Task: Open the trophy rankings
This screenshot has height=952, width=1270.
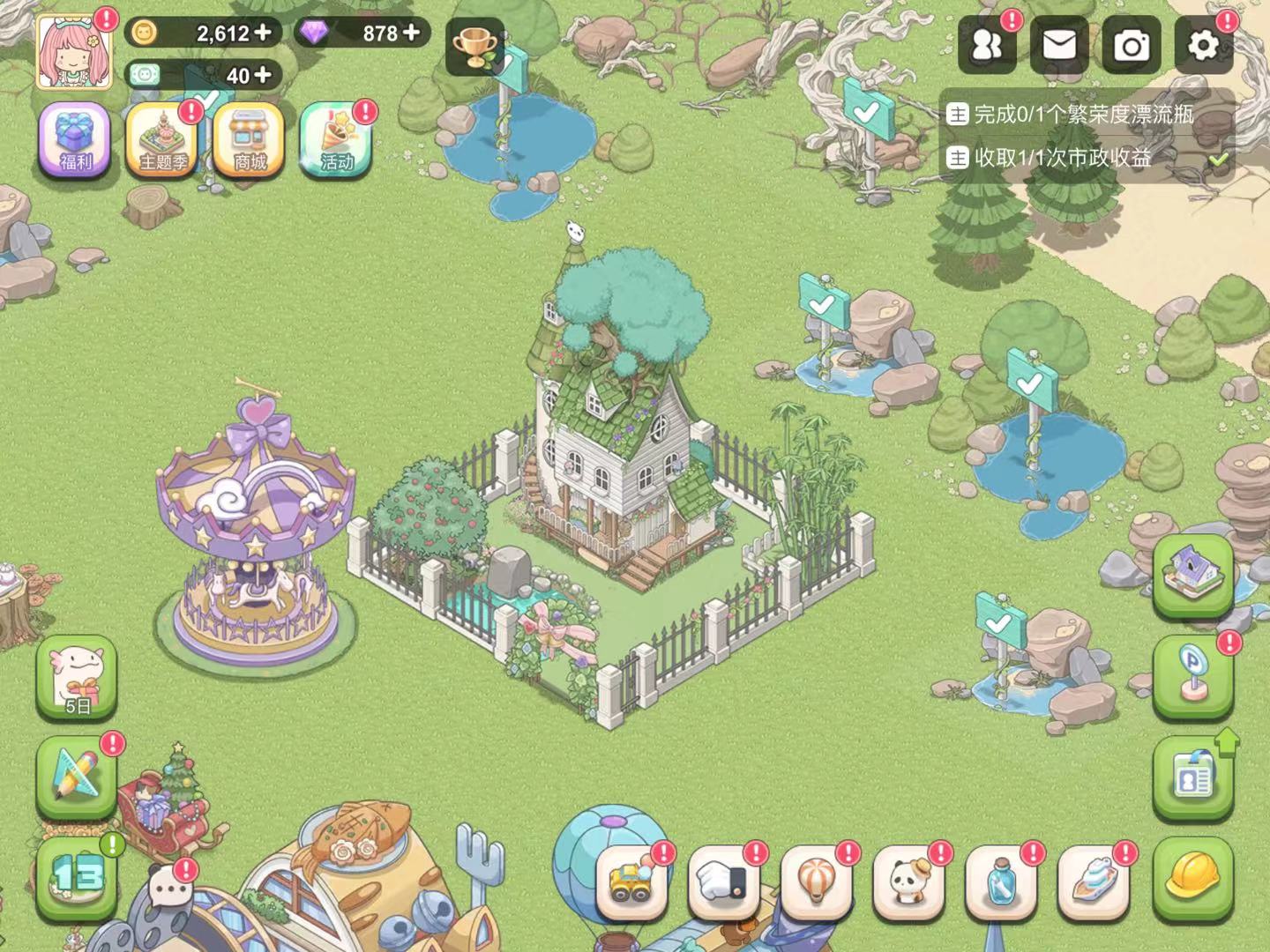Action: (x=476, y=46)
